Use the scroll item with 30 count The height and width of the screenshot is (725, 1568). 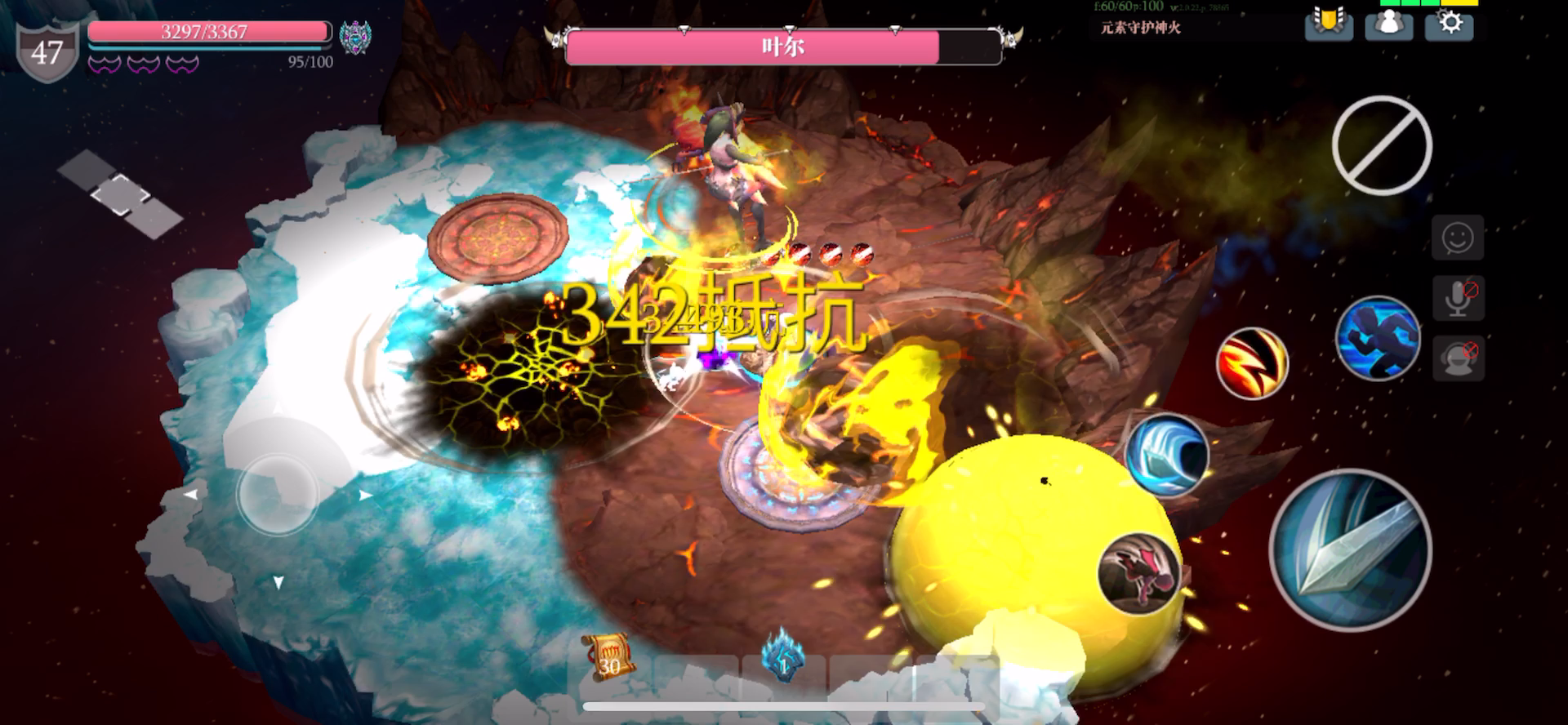[609, 656]
